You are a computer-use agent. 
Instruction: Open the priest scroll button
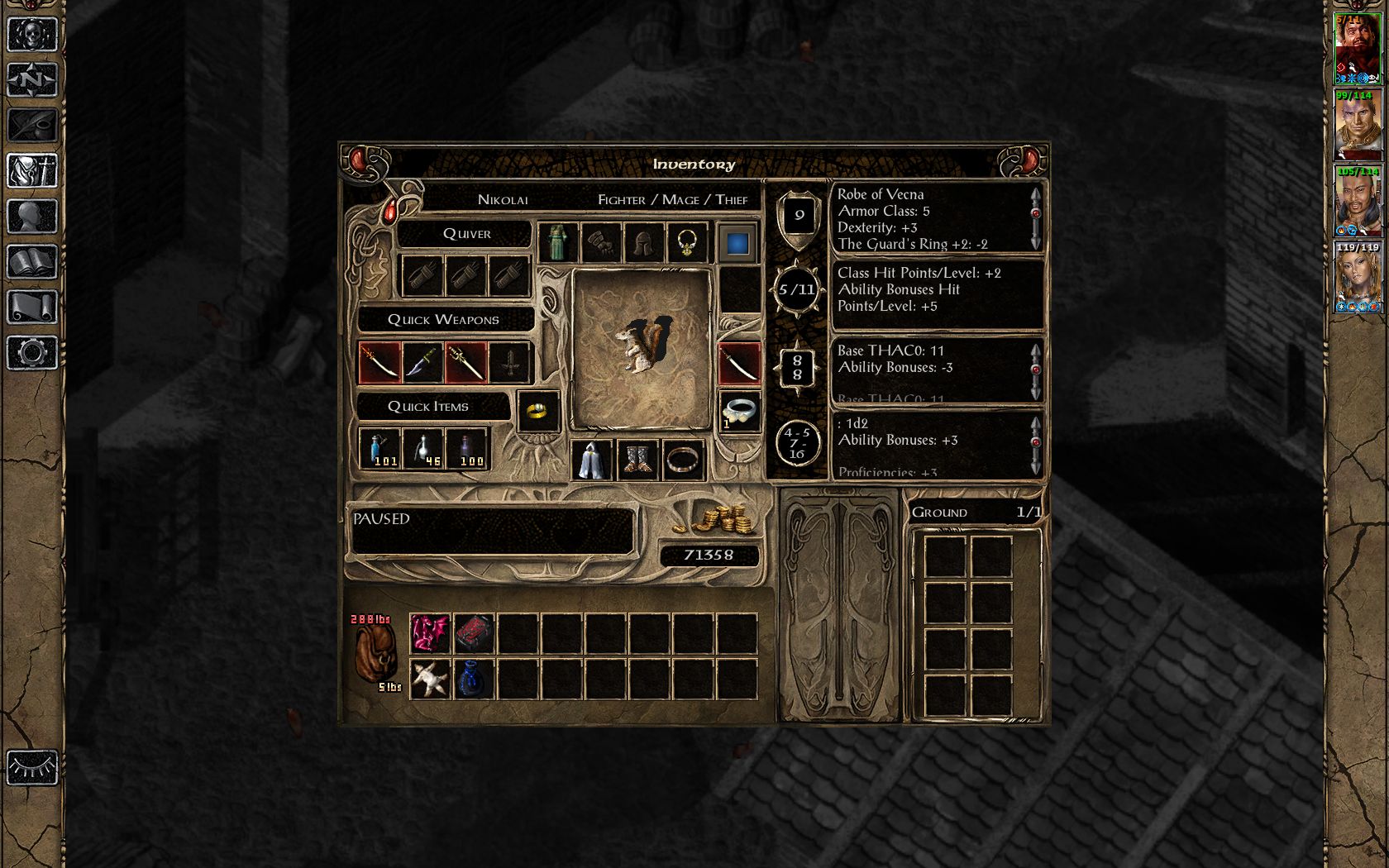click(32, 308)
